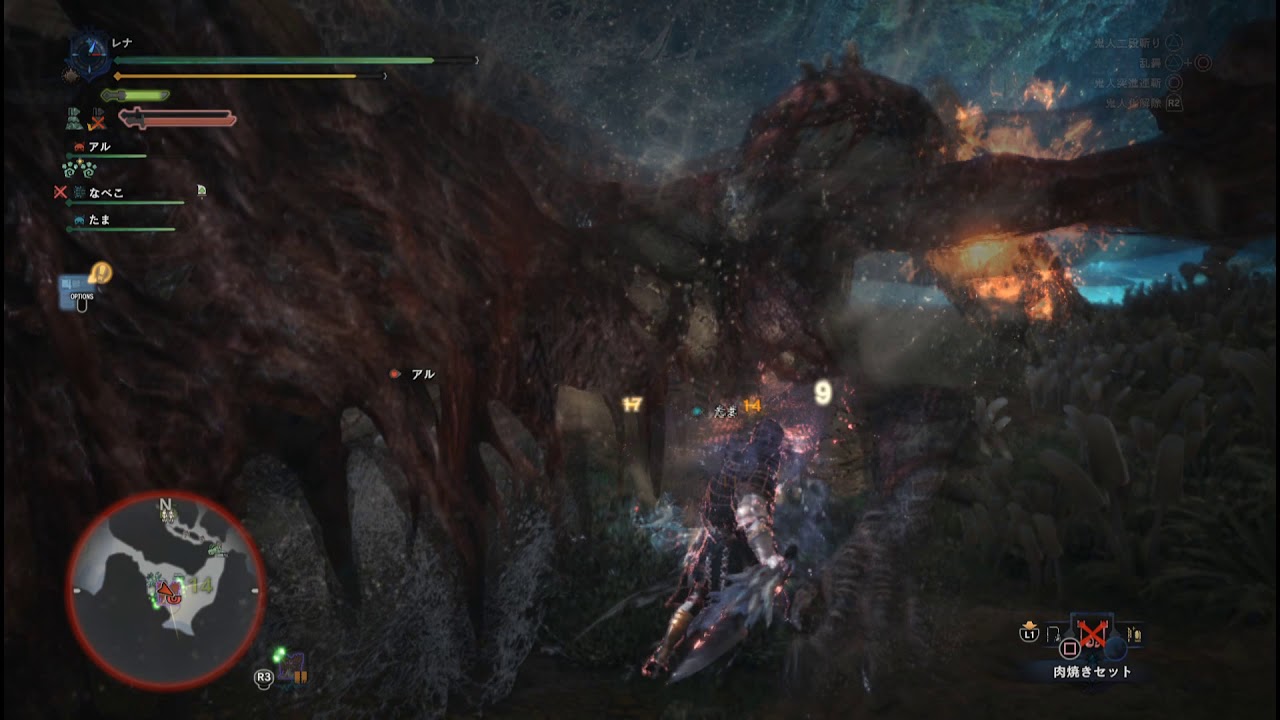
Task: Select party member たま in the hunter list
Action: pos(99,220)
